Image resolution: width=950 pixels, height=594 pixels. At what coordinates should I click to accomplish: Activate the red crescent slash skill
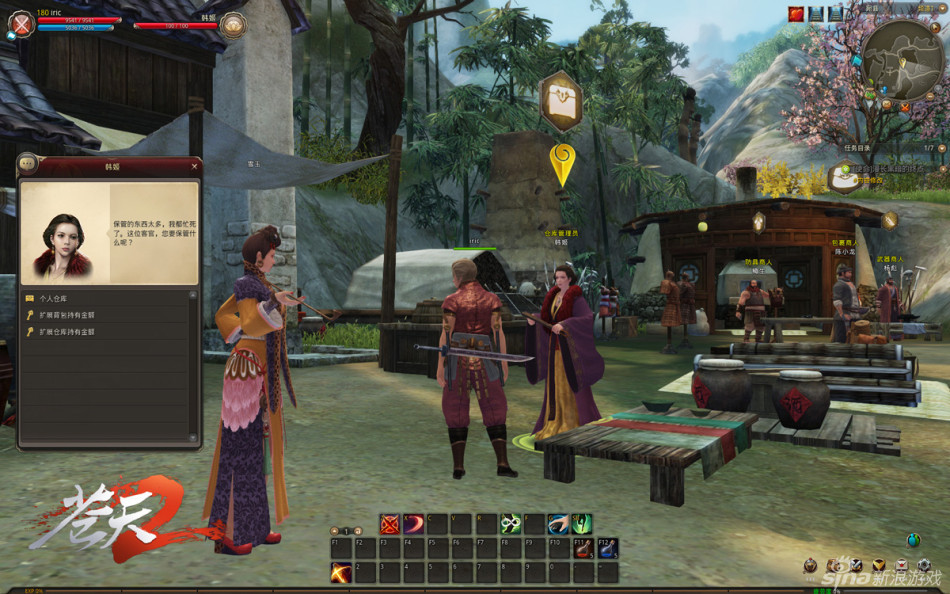pos(413,524)
